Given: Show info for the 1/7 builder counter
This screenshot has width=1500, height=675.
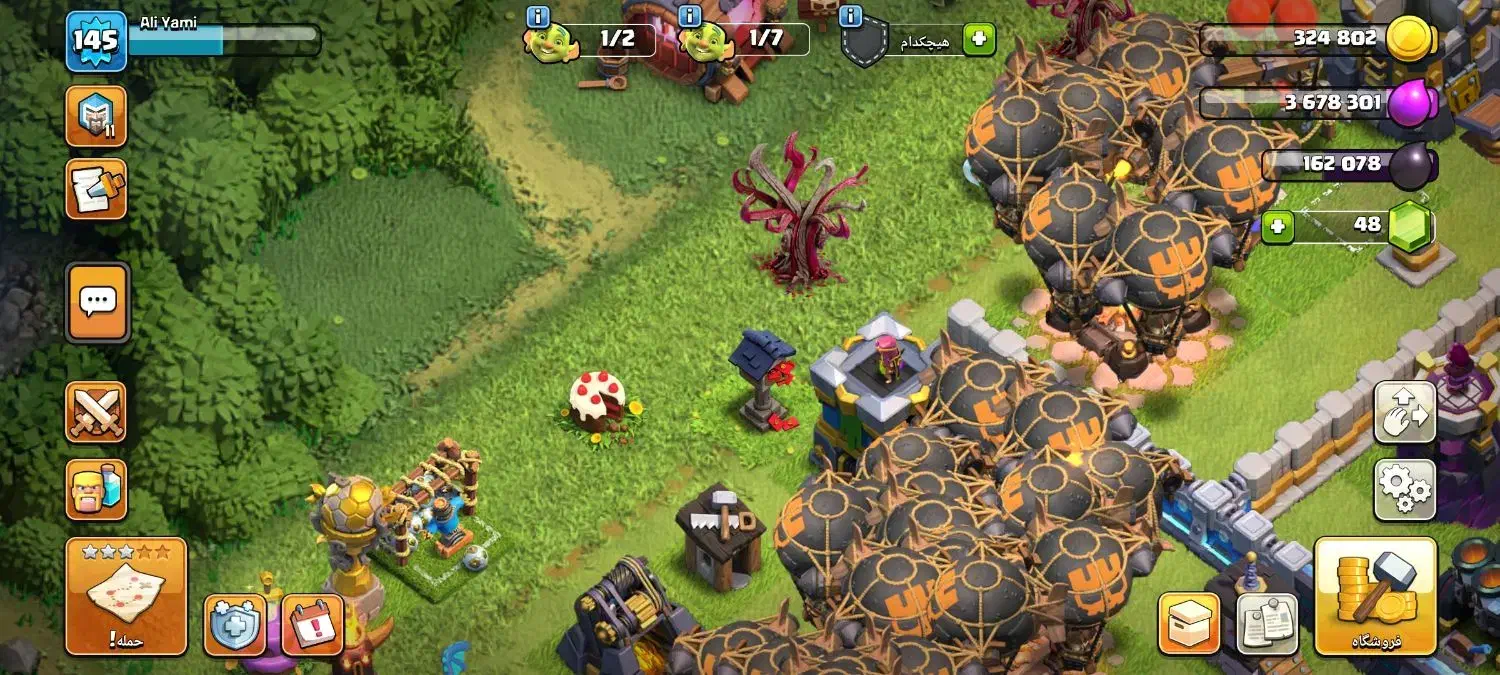Looking at the screenshot, I should coord(689,16).
